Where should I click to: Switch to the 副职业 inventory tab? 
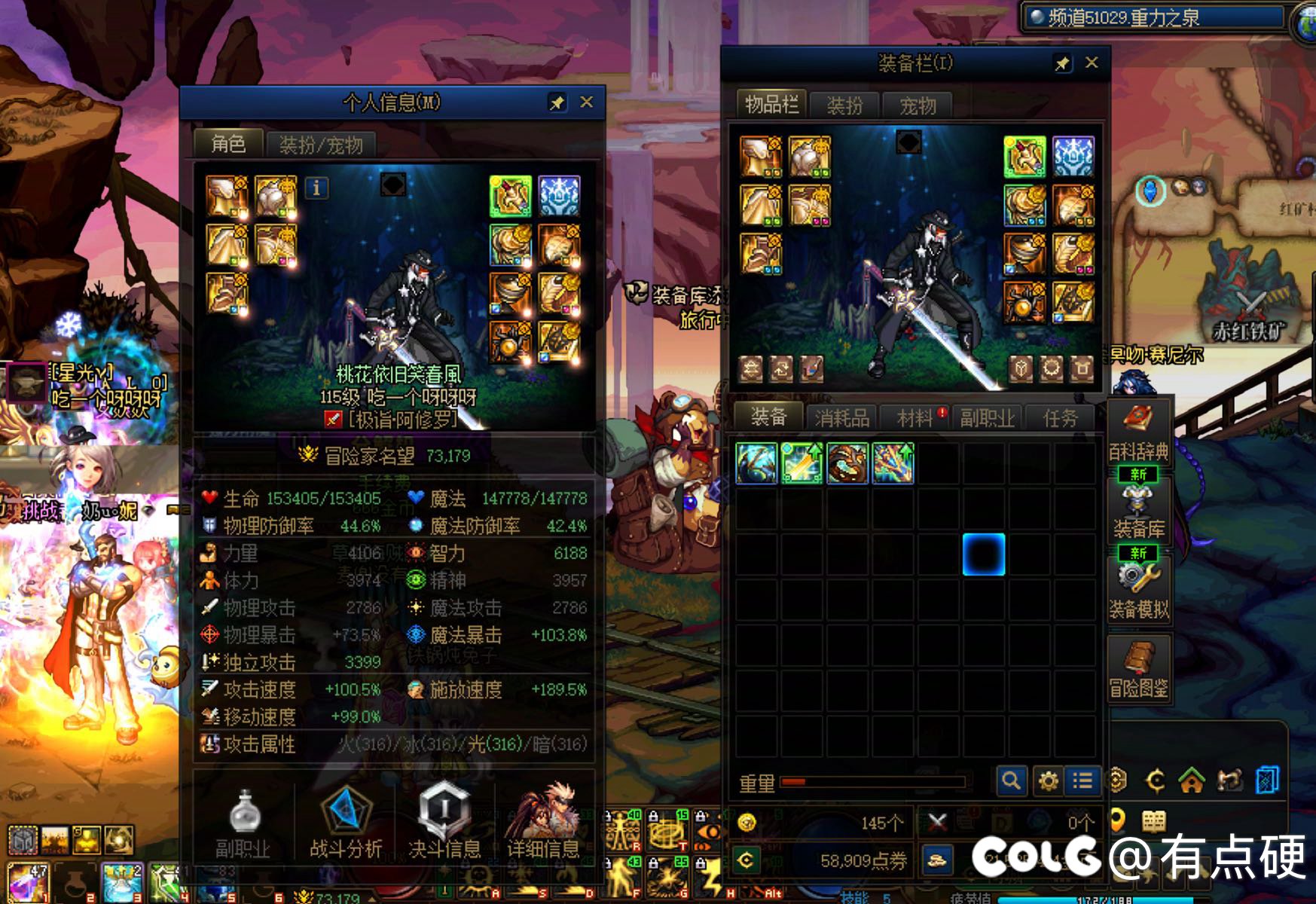(x=987, y=418)
